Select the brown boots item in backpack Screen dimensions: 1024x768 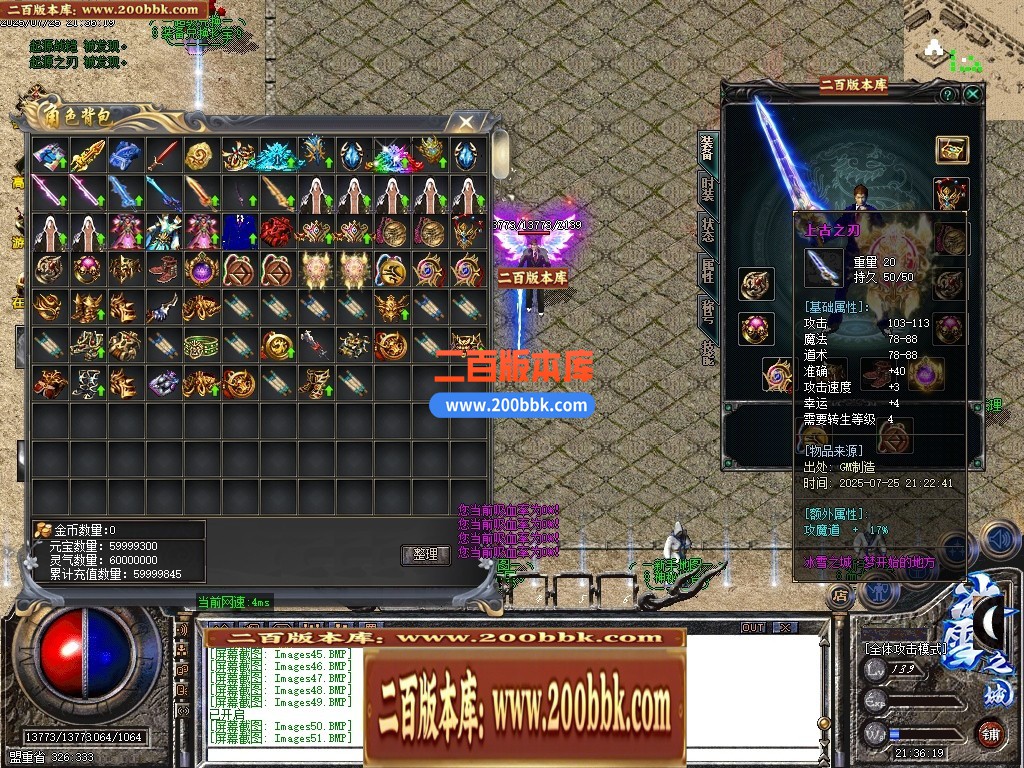(162, 269)
